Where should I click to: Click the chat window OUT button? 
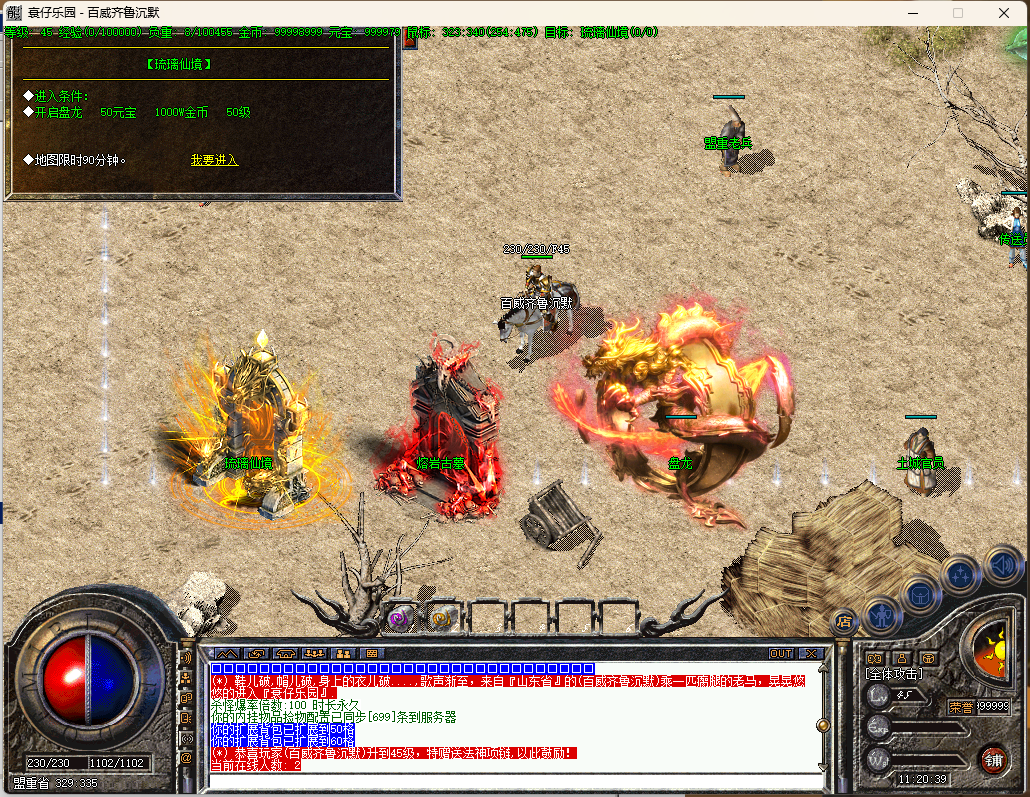point(780,654)
